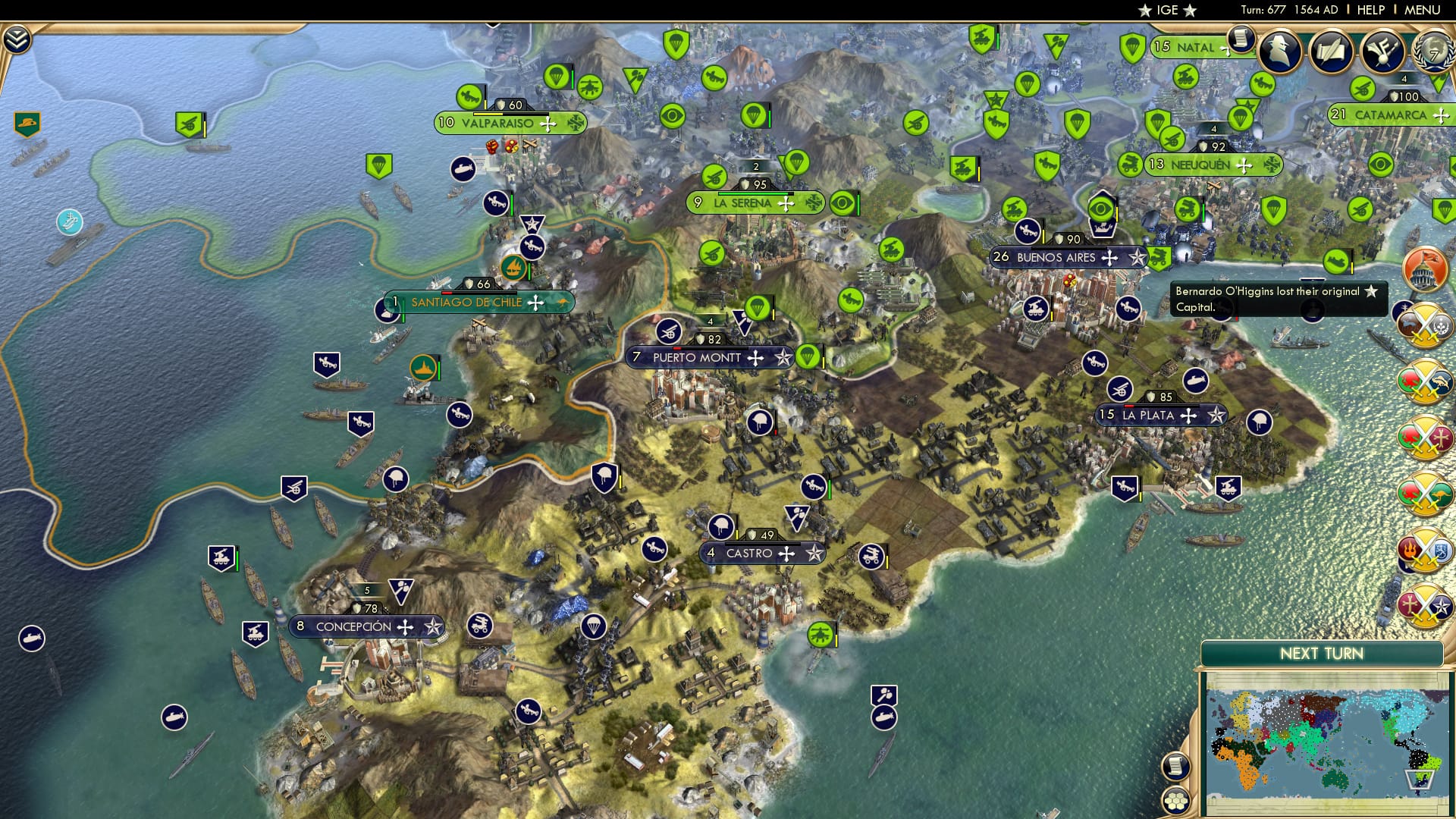Open the Social Policies screen icon
Screen dimensions: 1456x819
click(1385, 51)
